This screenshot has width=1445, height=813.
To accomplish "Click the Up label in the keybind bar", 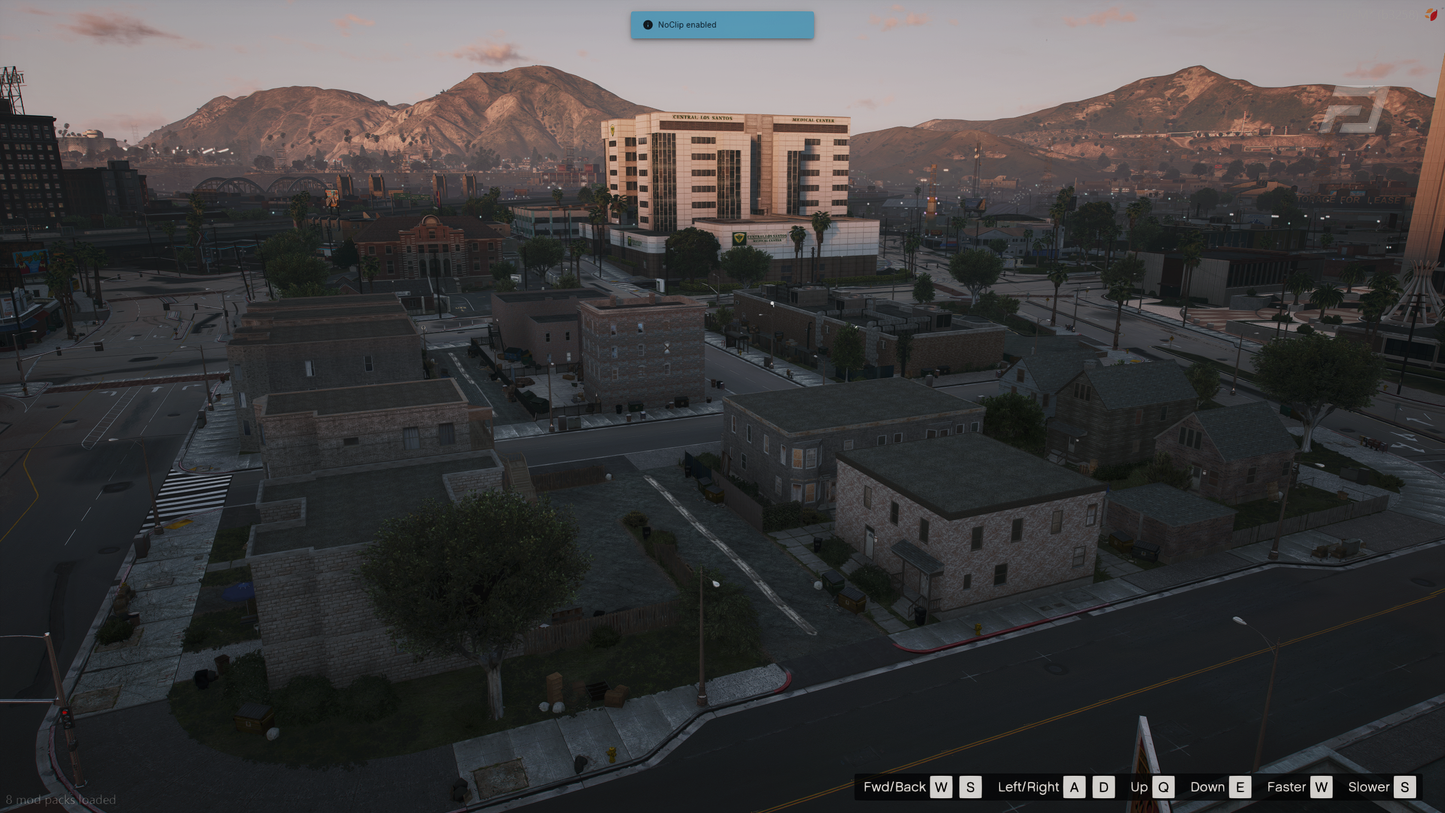I will click(x=1138, y=787).
